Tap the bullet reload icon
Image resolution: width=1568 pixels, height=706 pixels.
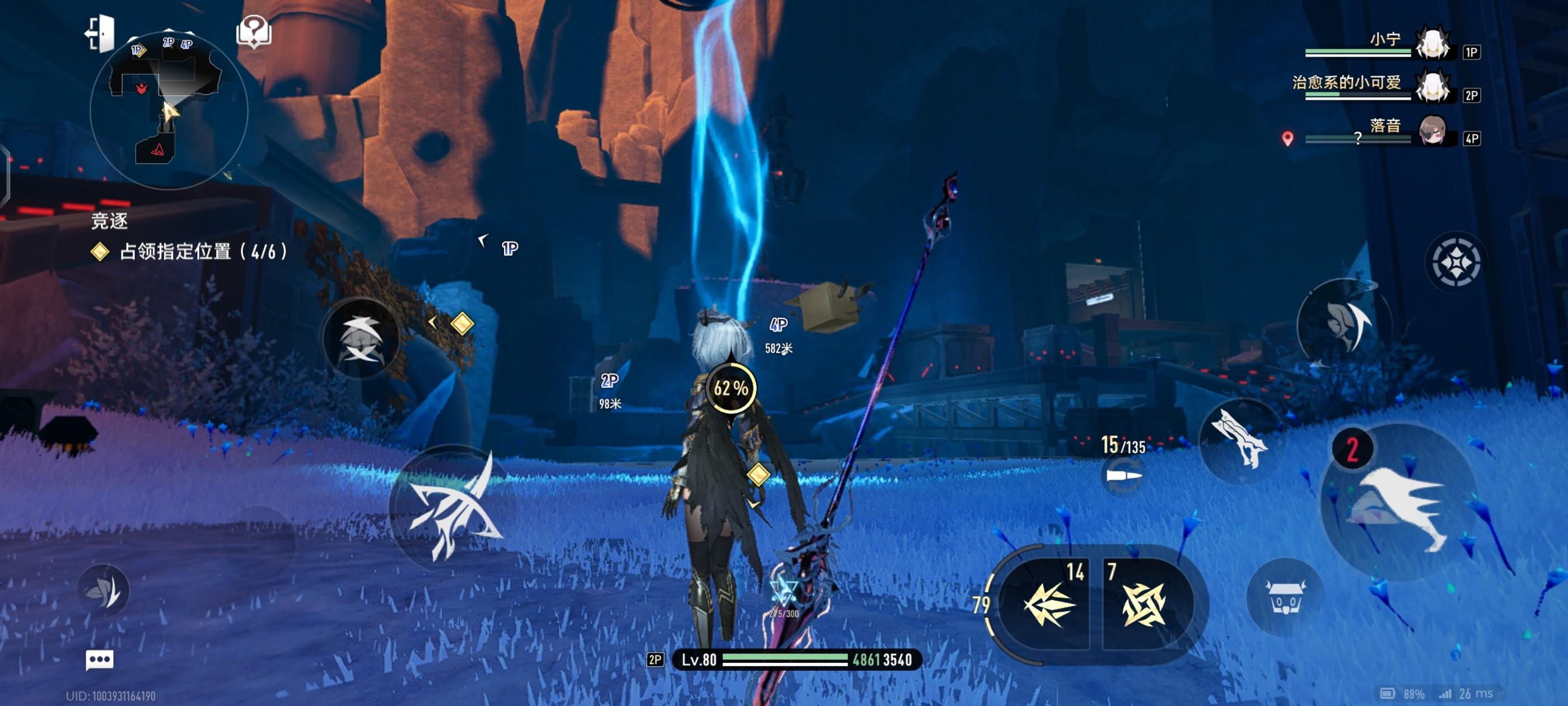click(x=1123, y=475)
